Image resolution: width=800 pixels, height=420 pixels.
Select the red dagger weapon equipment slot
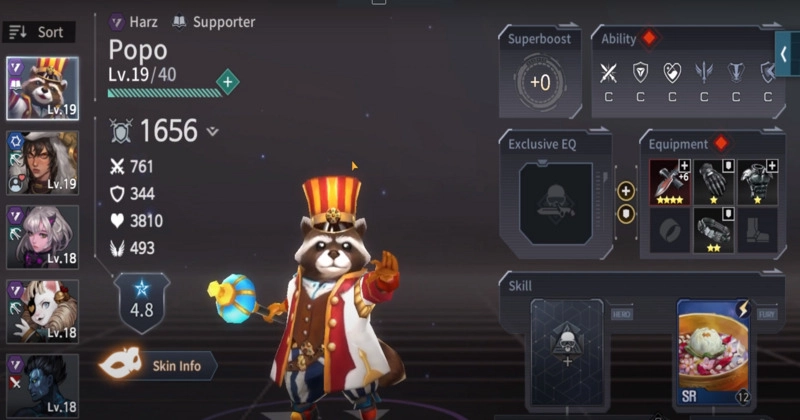(671, 181)
